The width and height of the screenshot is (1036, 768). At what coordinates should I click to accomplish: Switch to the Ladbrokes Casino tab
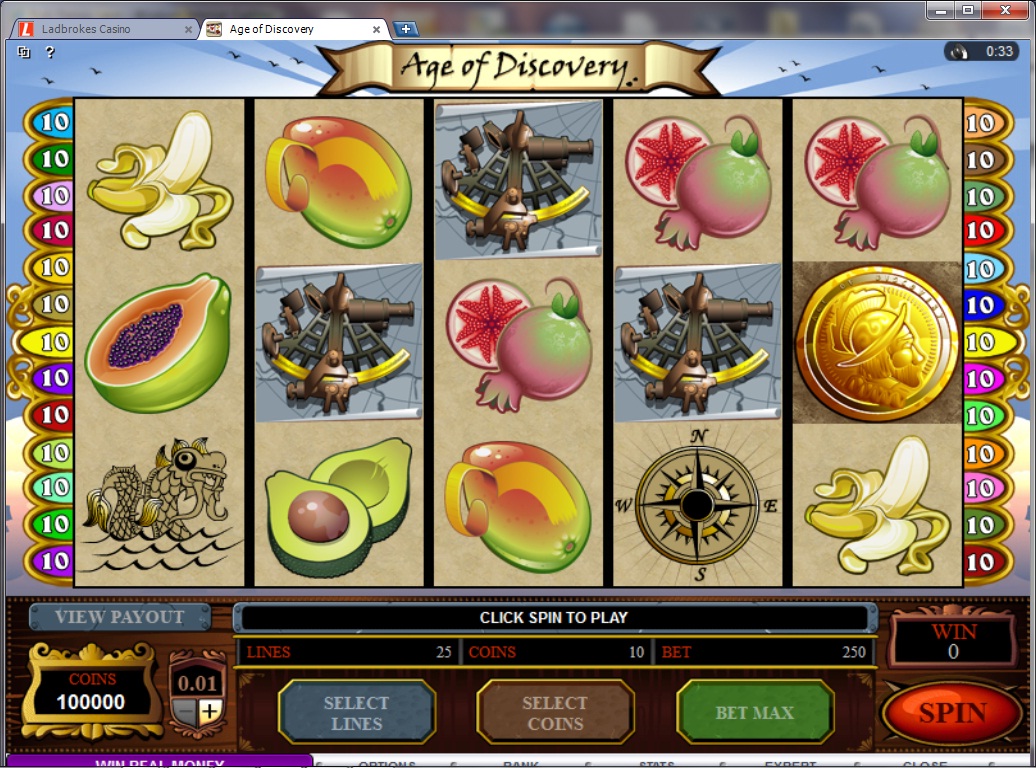[x=98, y=29]
